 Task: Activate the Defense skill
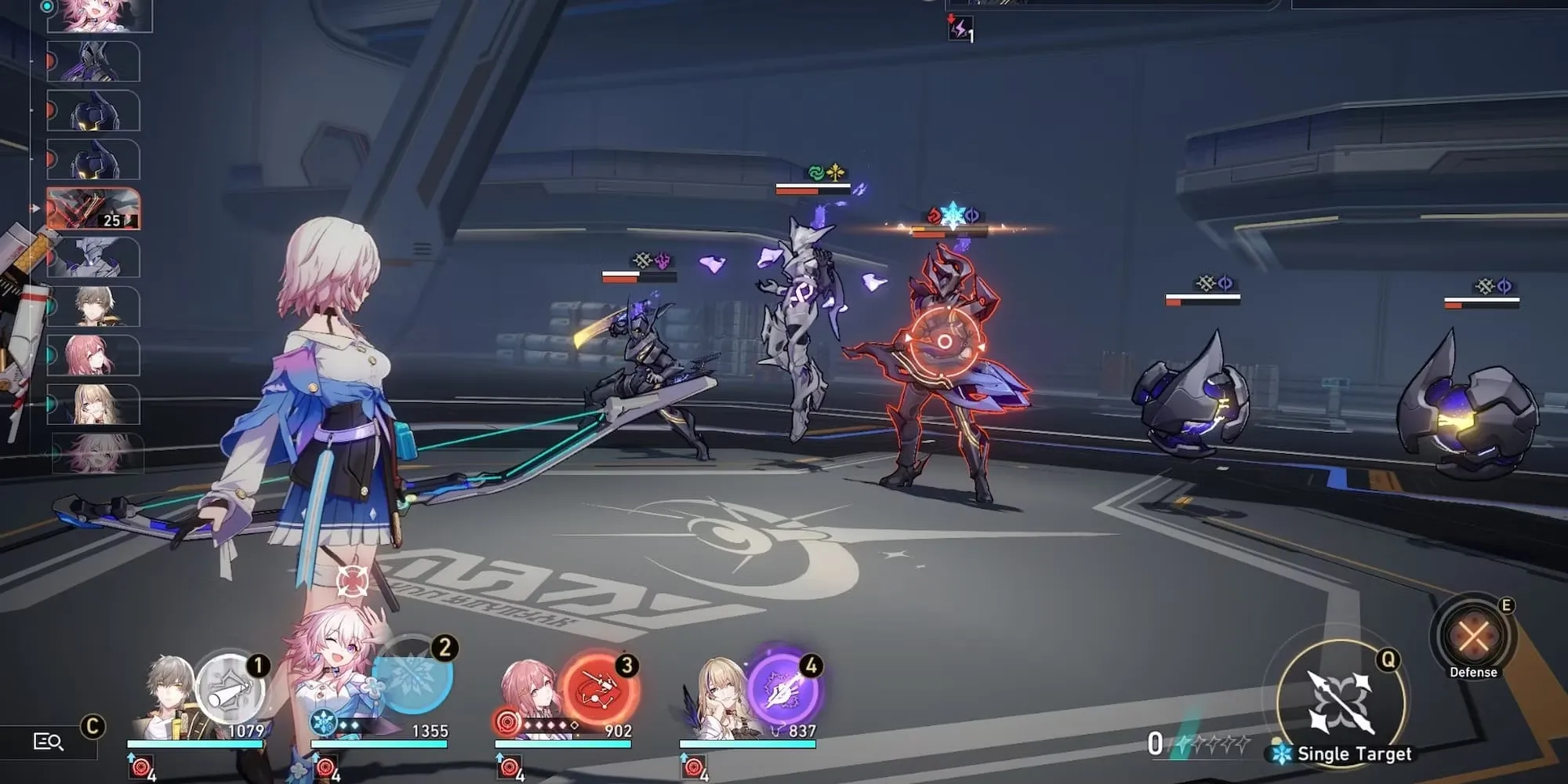click(1473, 636)
